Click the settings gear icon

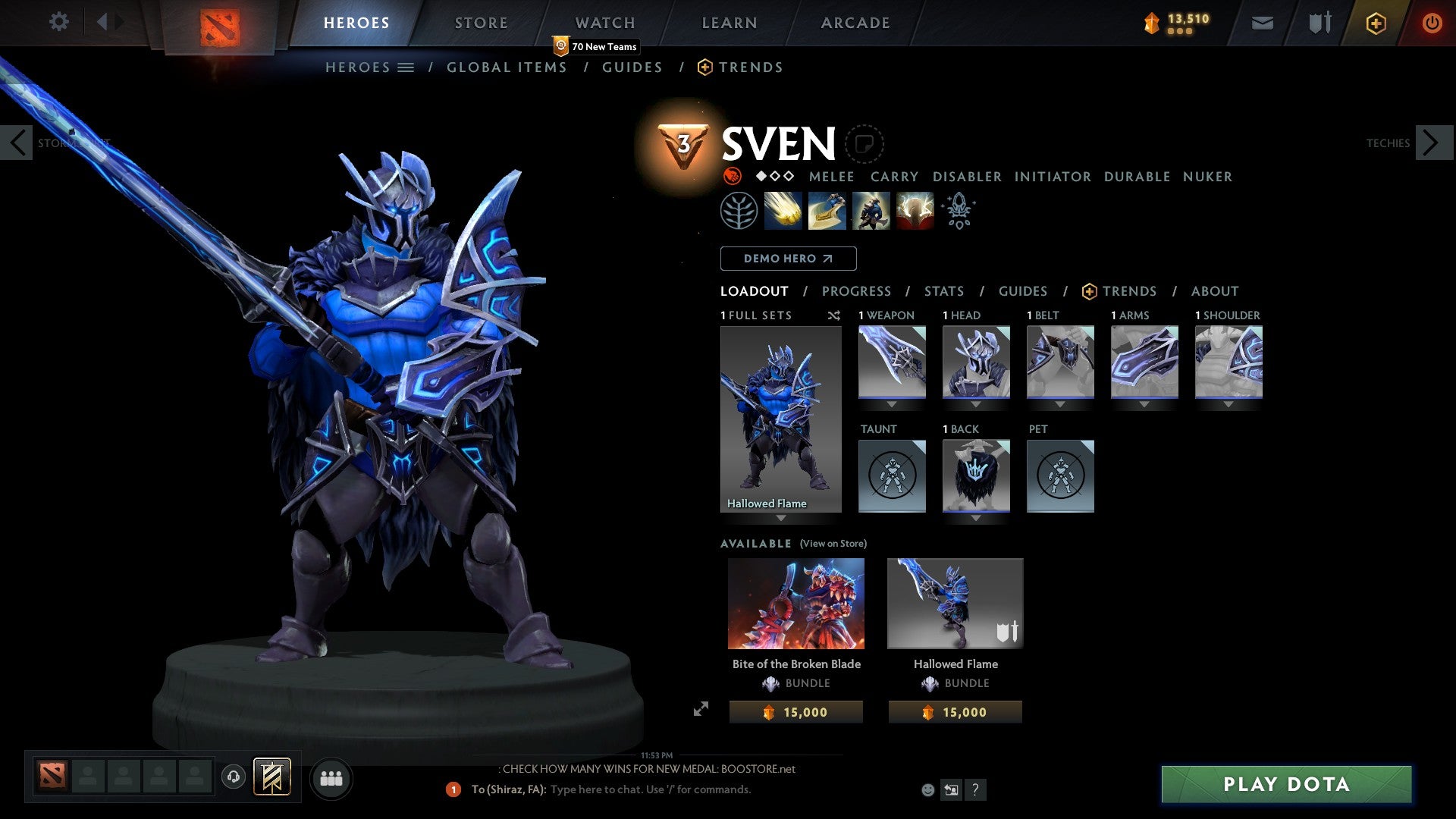coord(58,21)
